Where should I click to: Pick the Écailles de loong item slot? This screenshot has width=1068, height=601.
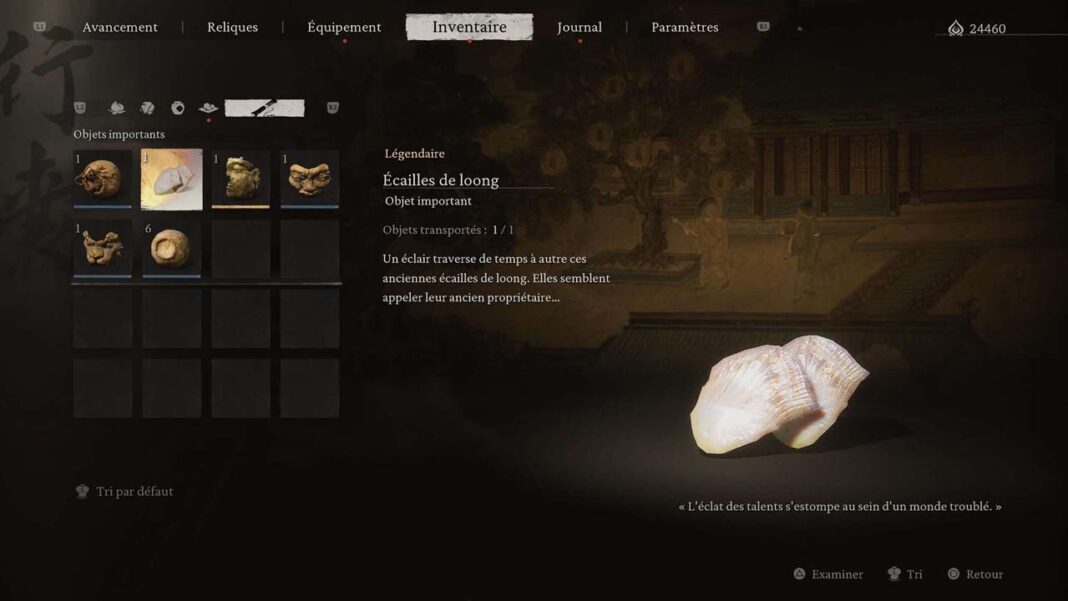click(x=171, y=179)
